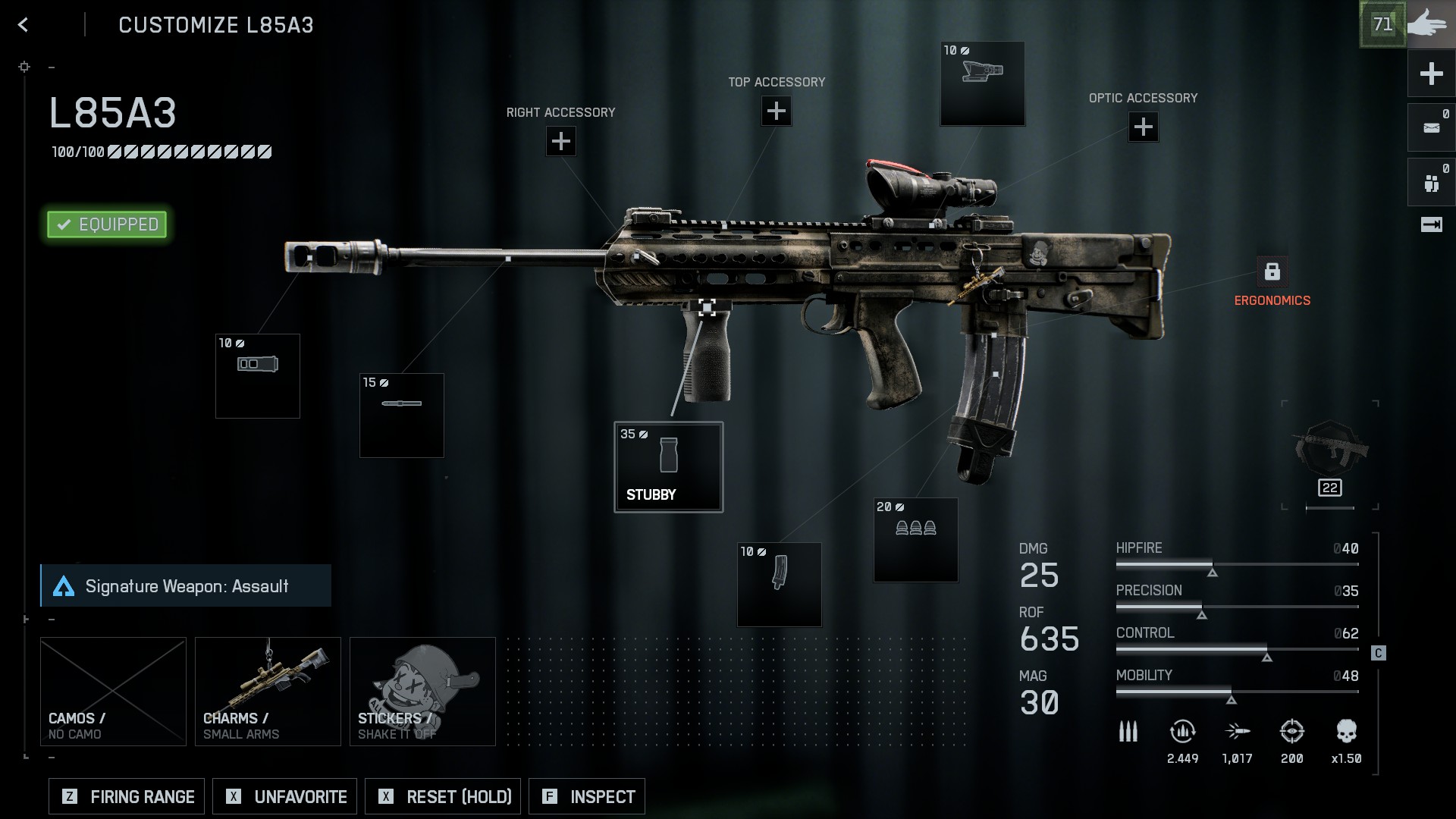Inspect the L85A3 weapon
Image resolution: width=1456 pixels, height=819 pixels.
587,797
